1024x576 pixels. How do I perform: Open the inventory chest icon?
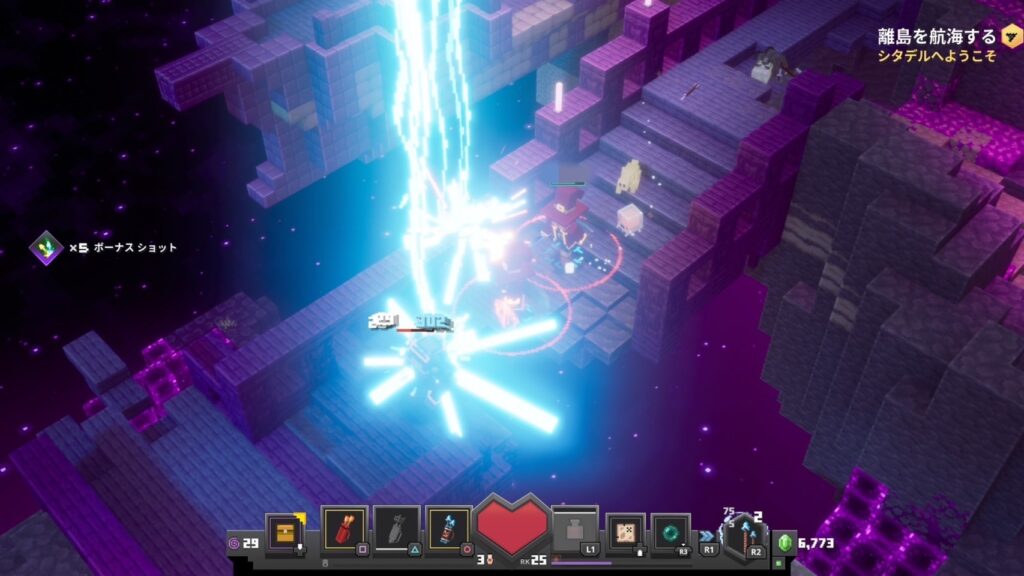284,532
